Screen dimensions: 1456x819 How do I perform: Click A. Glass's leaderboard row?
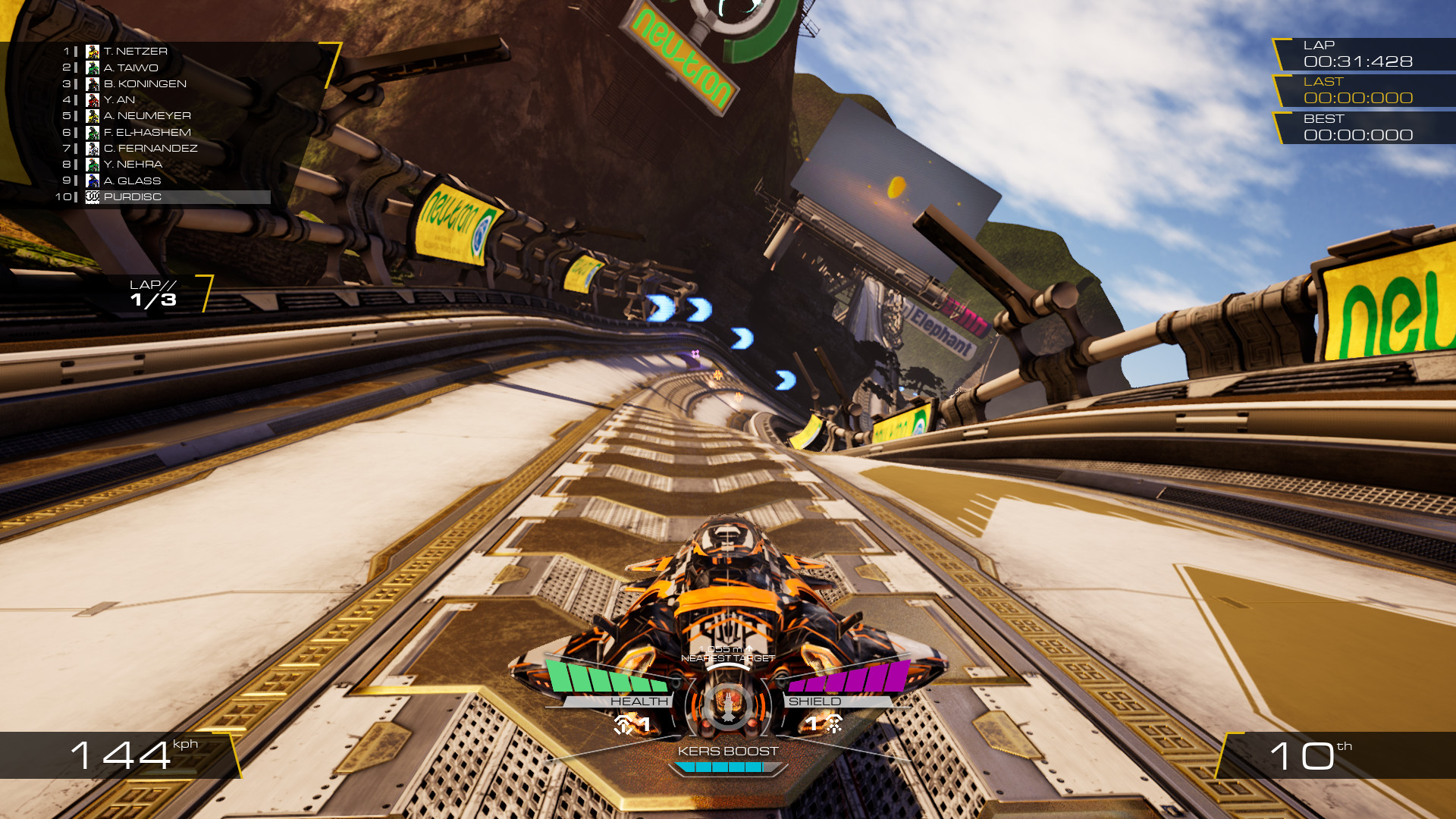[x=132, y=180]
